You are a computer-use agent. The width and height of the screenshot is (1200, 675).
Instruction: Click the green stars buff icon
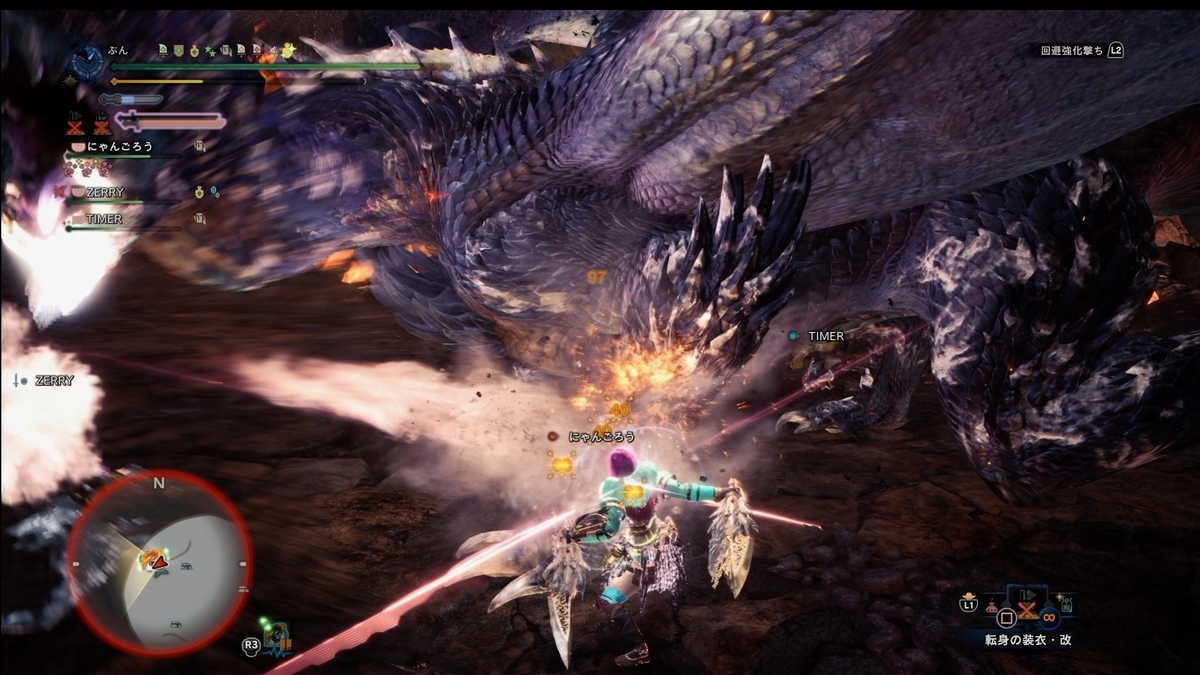[x=210, y=50]
